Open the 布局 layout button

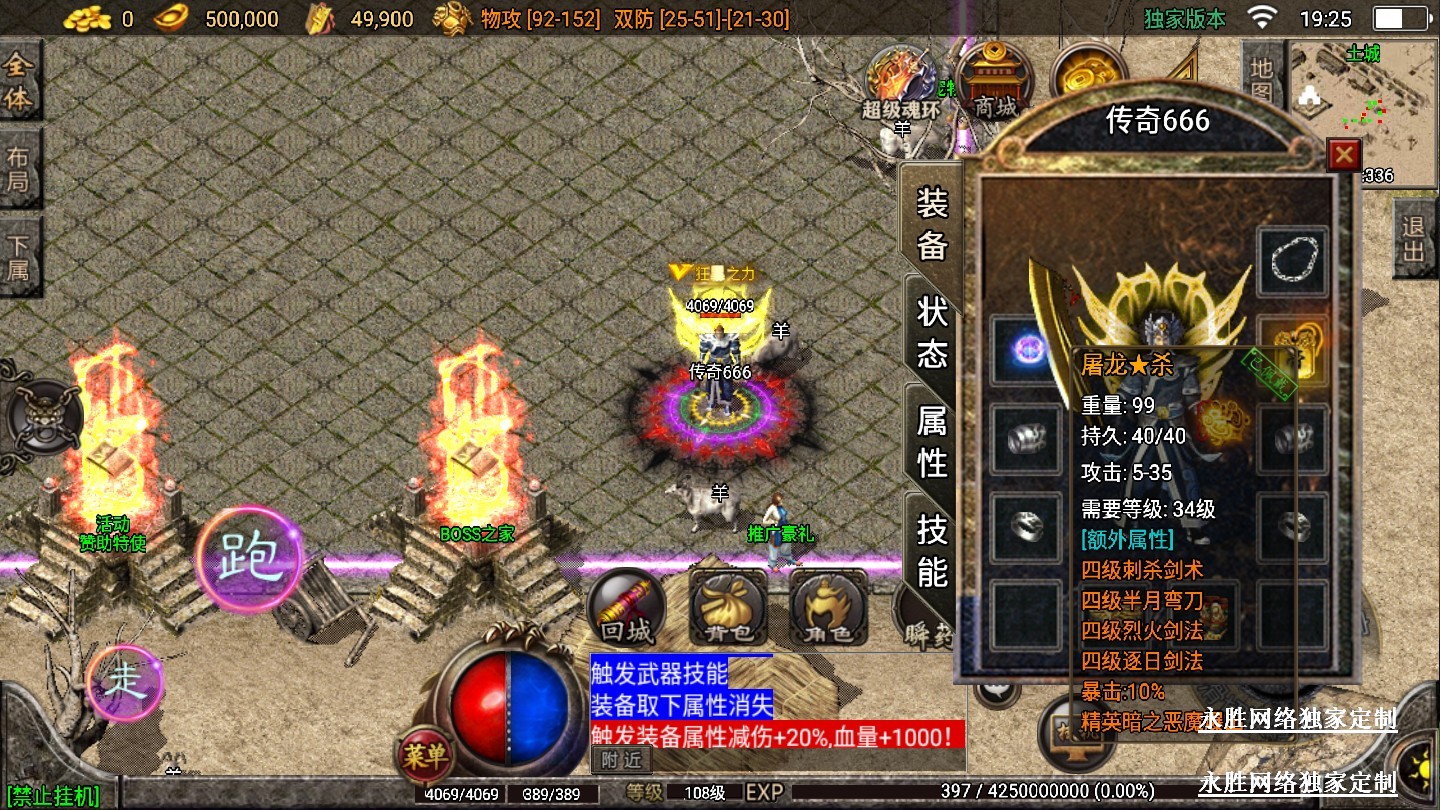(20, 169)
